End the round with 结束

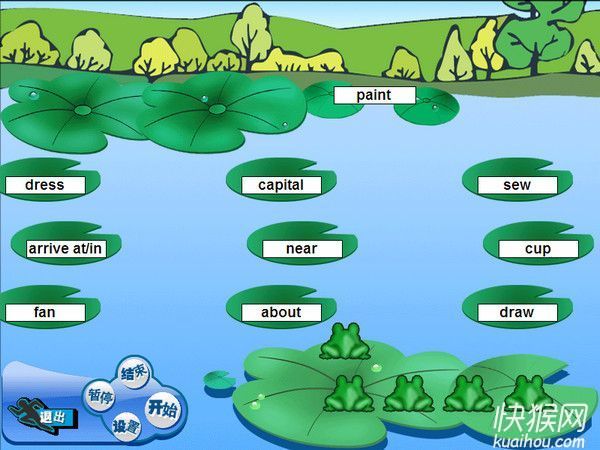tap(133, 373)
